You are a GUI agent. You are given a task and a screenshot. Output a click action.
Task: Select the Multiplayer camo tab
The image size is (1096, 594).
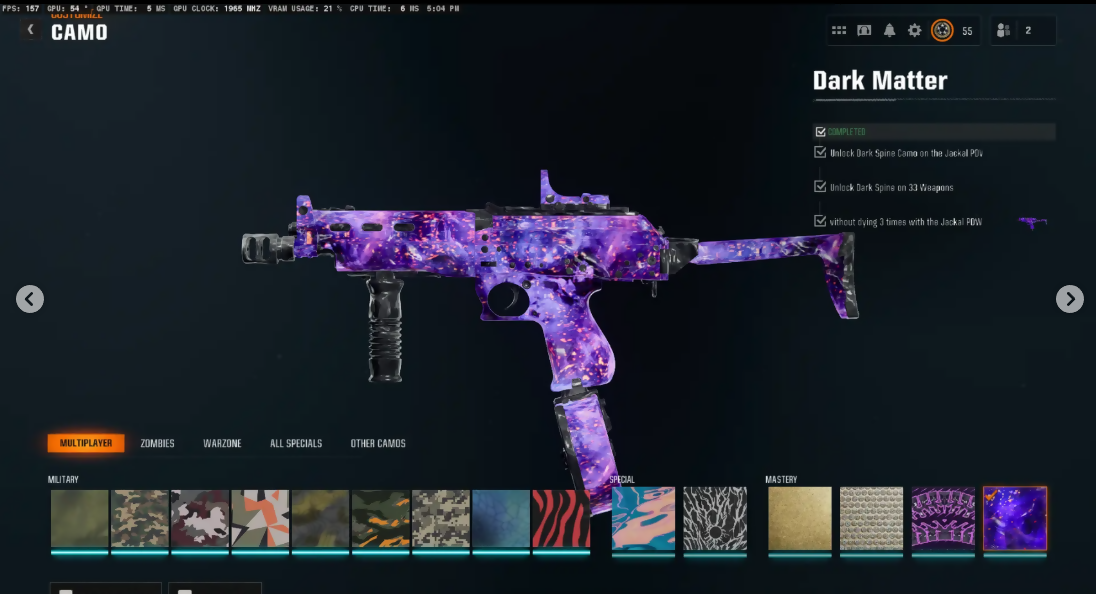[x=86, y=443]
